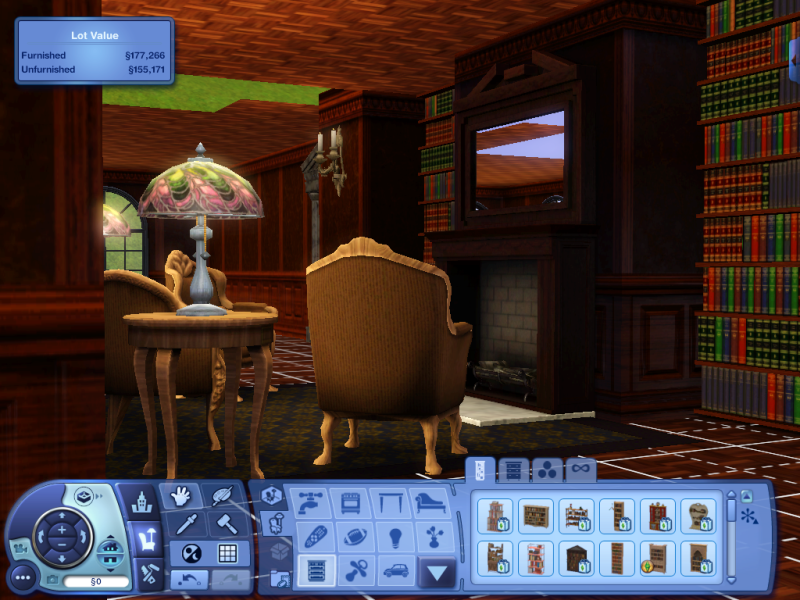
Task: Choose the lighting bulb category
Action: click(392, 536)
